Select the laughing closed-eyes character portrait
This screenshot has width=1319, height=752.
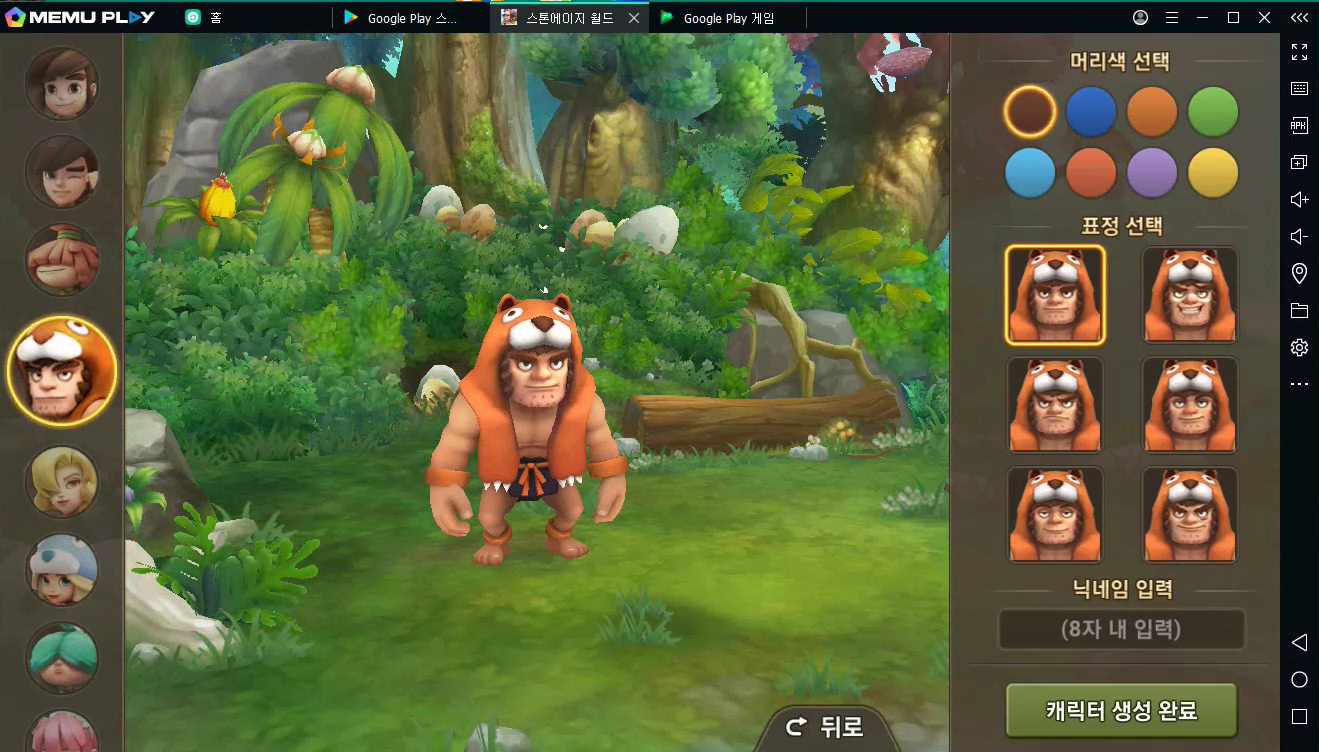tap(62, 260)
